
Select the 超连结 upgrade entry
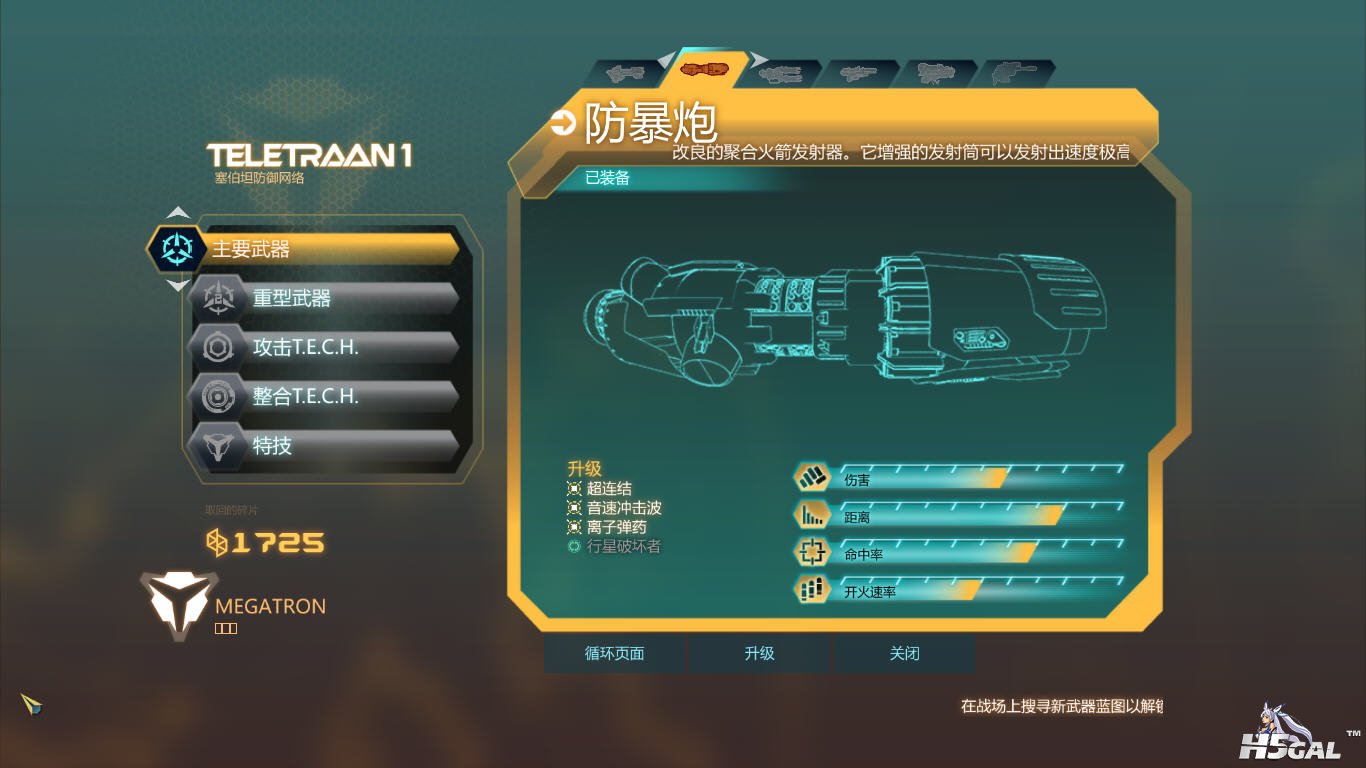[608, 489]
